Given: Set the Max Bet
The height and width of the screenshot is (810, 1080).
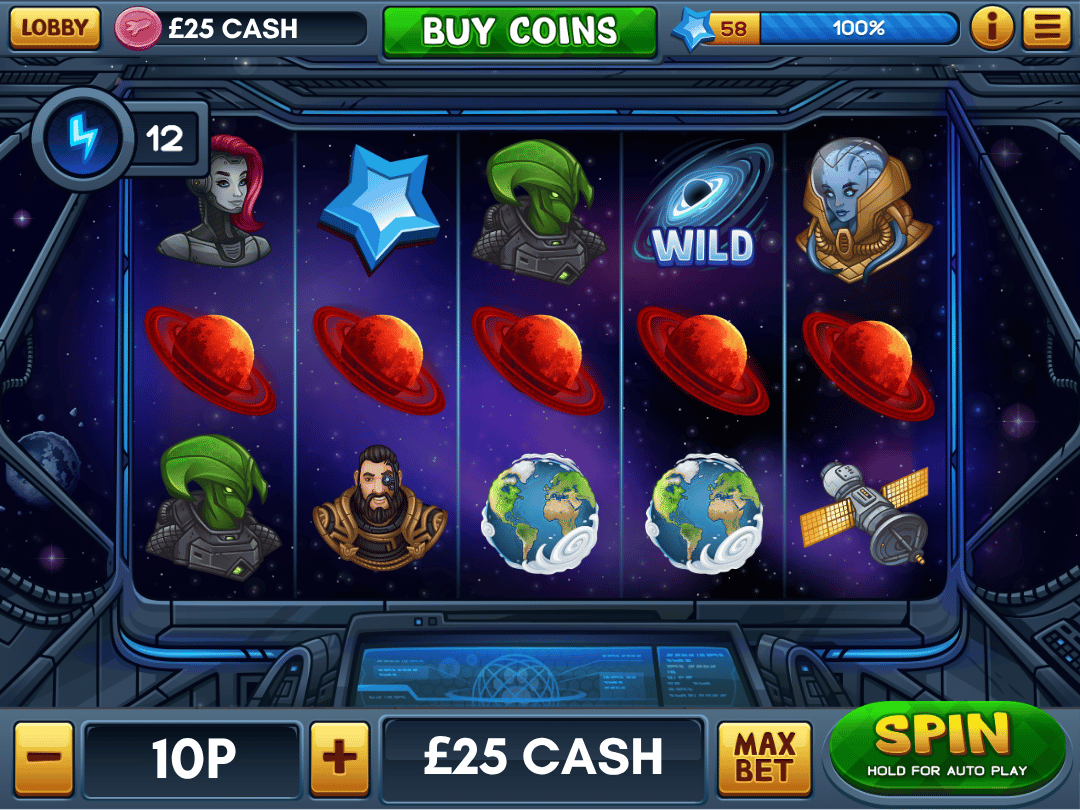Looking at the screenshot, I should point(764,757).
